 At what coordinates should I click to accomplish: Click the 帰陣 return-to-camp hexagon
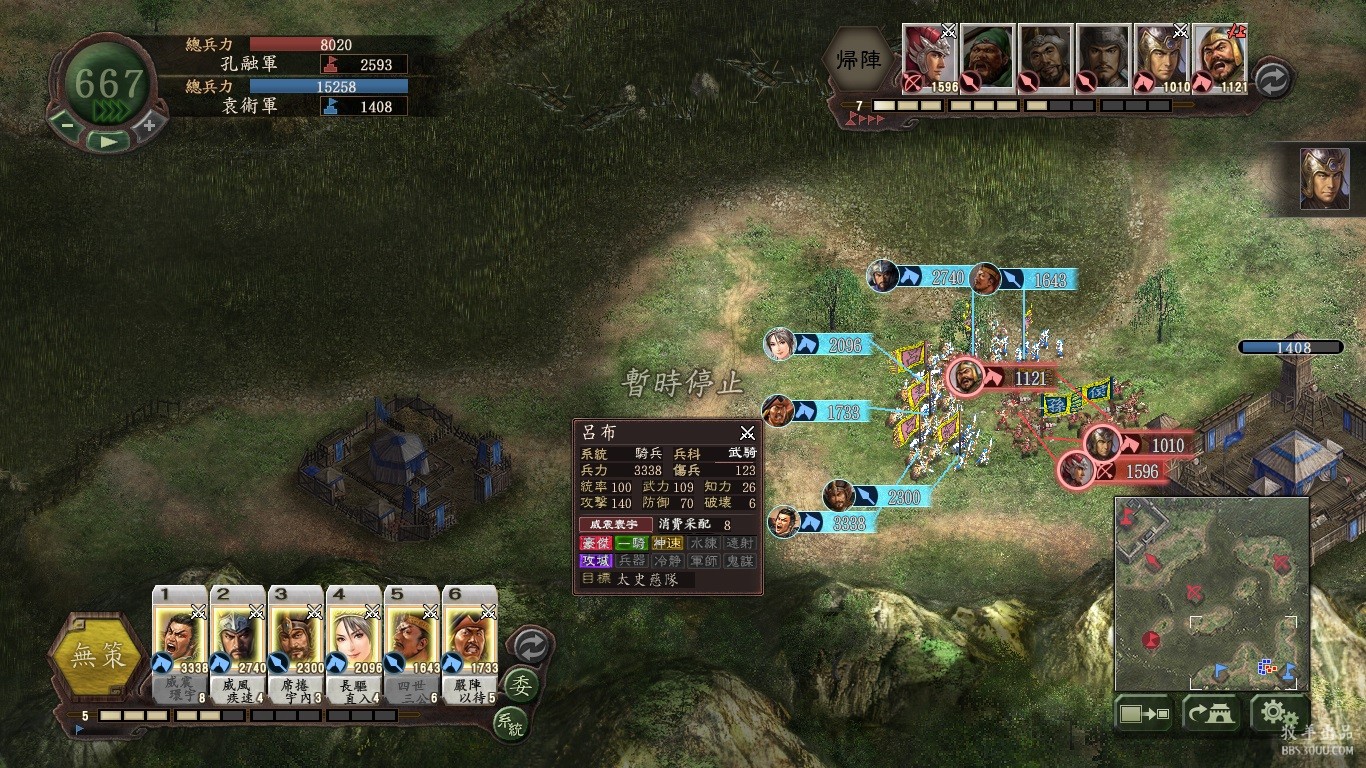click(859, 60)
